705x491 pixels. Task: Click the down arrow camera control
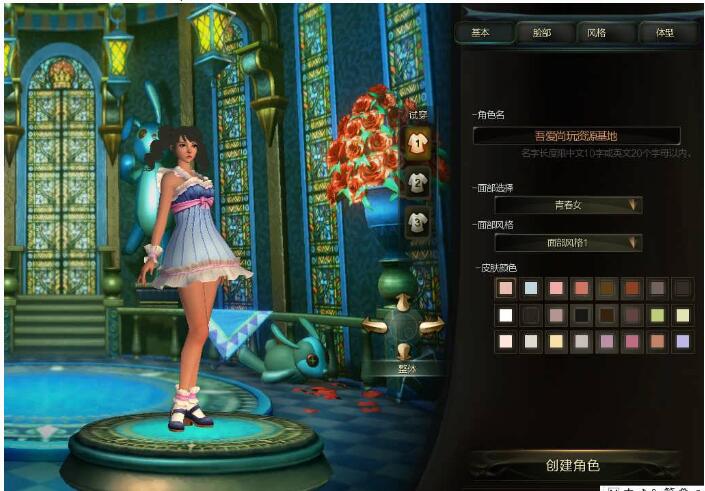coord(403,350)
